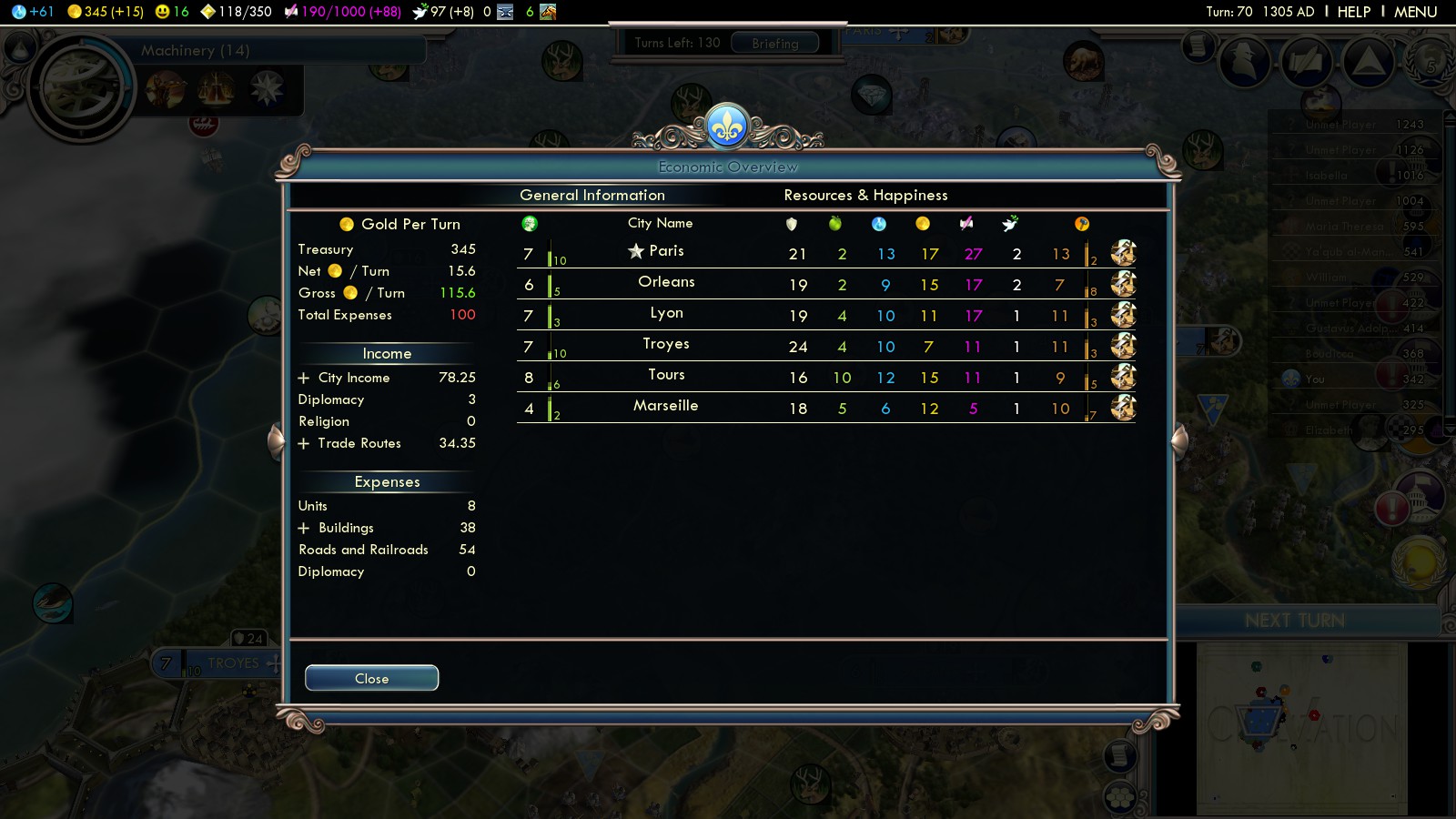Click the NEXT TURN button

click(x=1294, y=621)
